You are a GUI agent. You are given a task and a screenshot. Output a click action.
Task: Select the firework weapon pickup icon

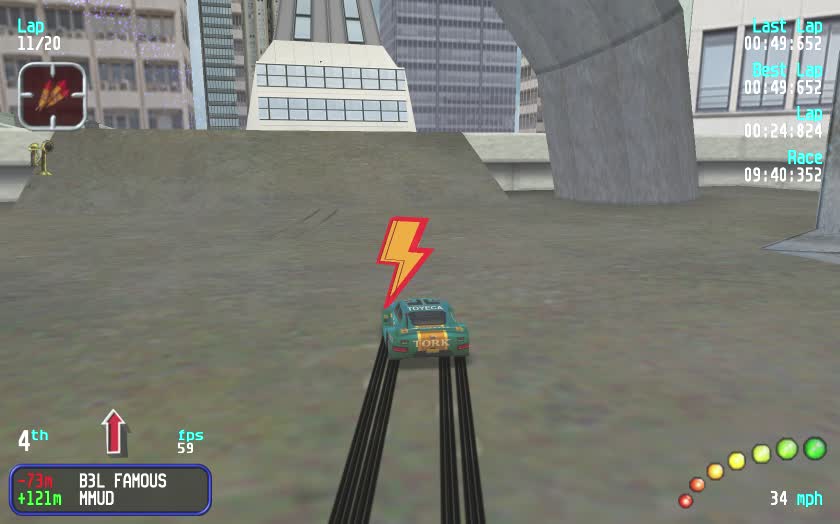(x=52, y=95)
